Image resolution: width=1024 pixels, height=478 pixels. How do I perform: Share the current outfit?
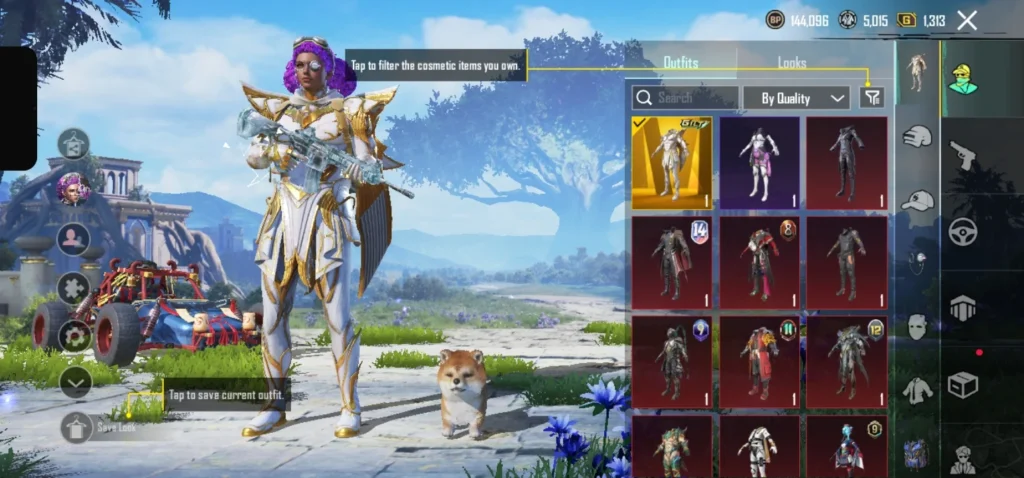(x=74, y=144)
